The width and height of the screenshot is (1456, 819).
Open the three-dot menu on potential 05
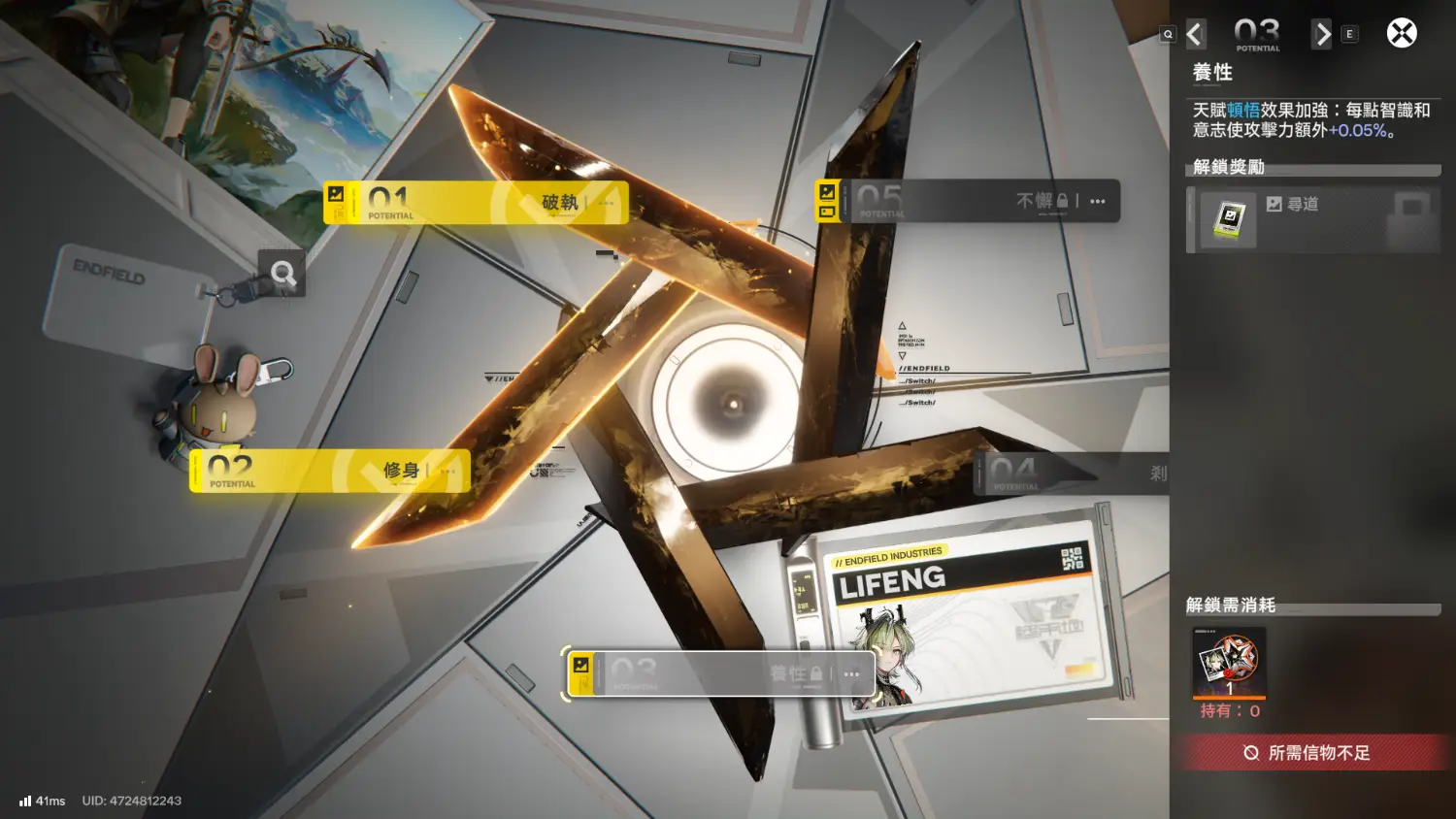1098,202
